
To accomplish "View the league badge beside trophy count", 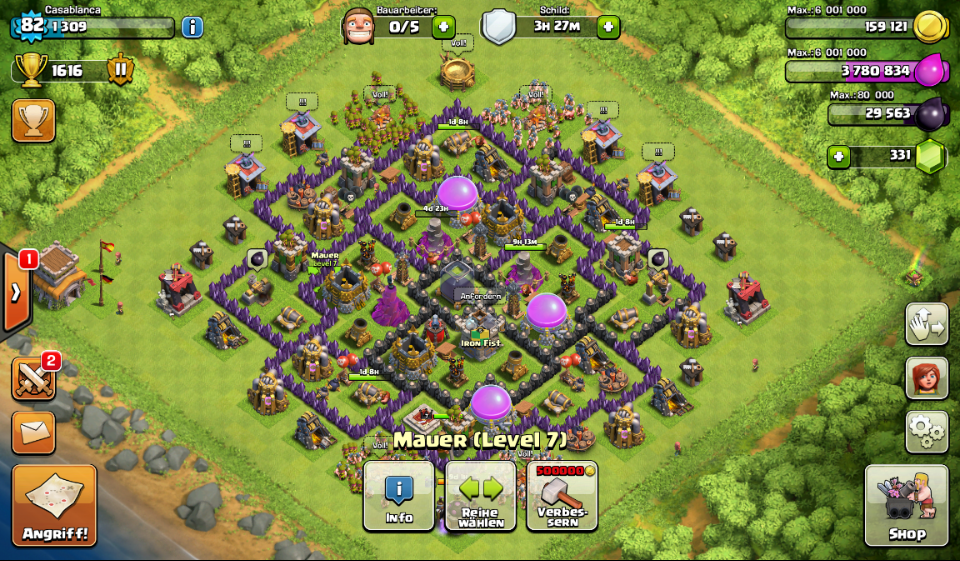I will click(120, 70).
